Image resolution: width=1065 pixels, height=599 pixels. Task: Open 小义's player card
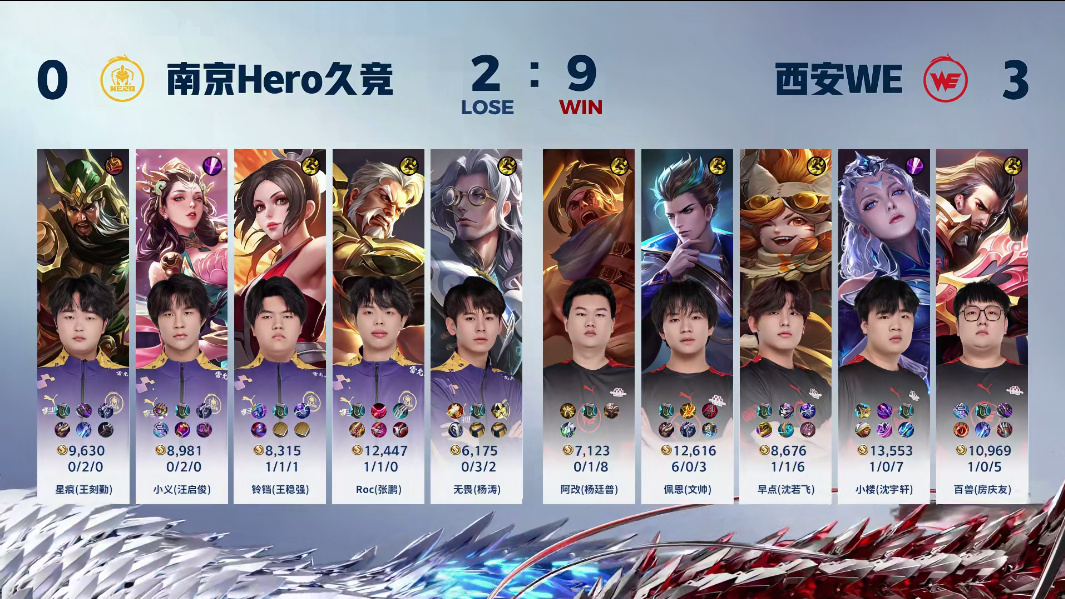[181, 326]
